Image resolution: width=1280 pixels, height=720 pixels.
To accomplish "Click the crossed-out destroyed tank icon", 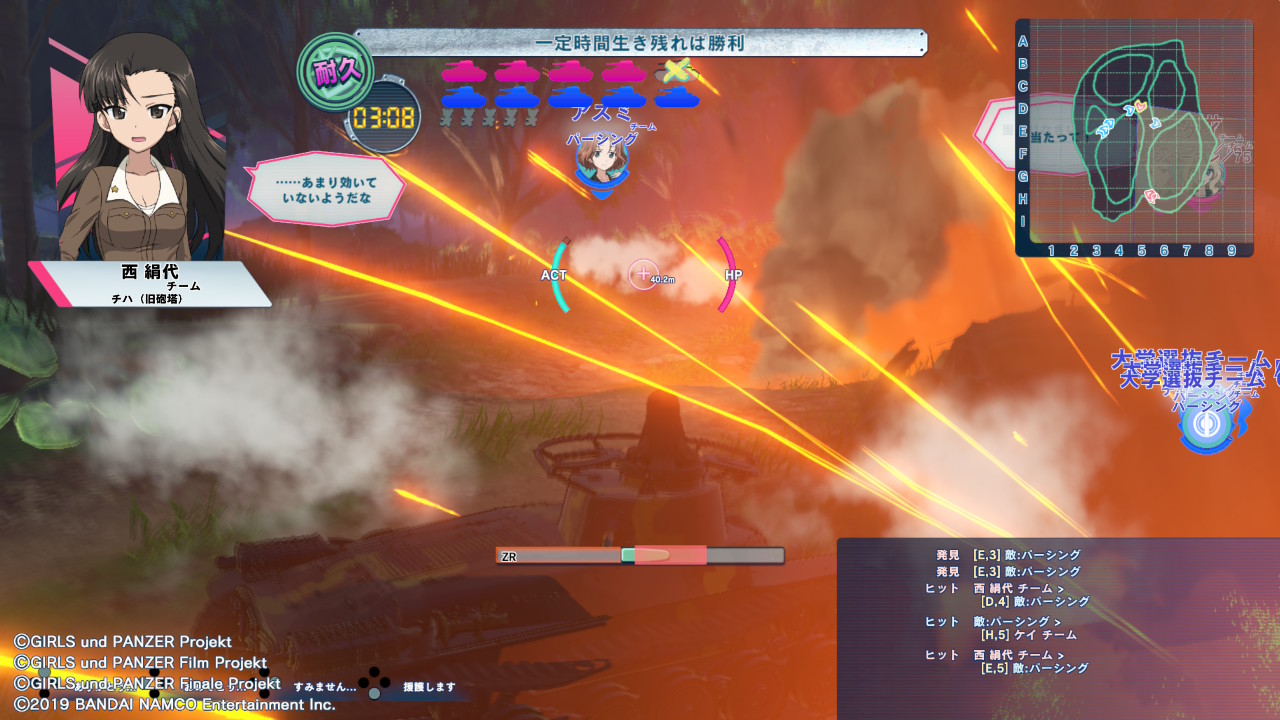I will click(x=677, y=71).
